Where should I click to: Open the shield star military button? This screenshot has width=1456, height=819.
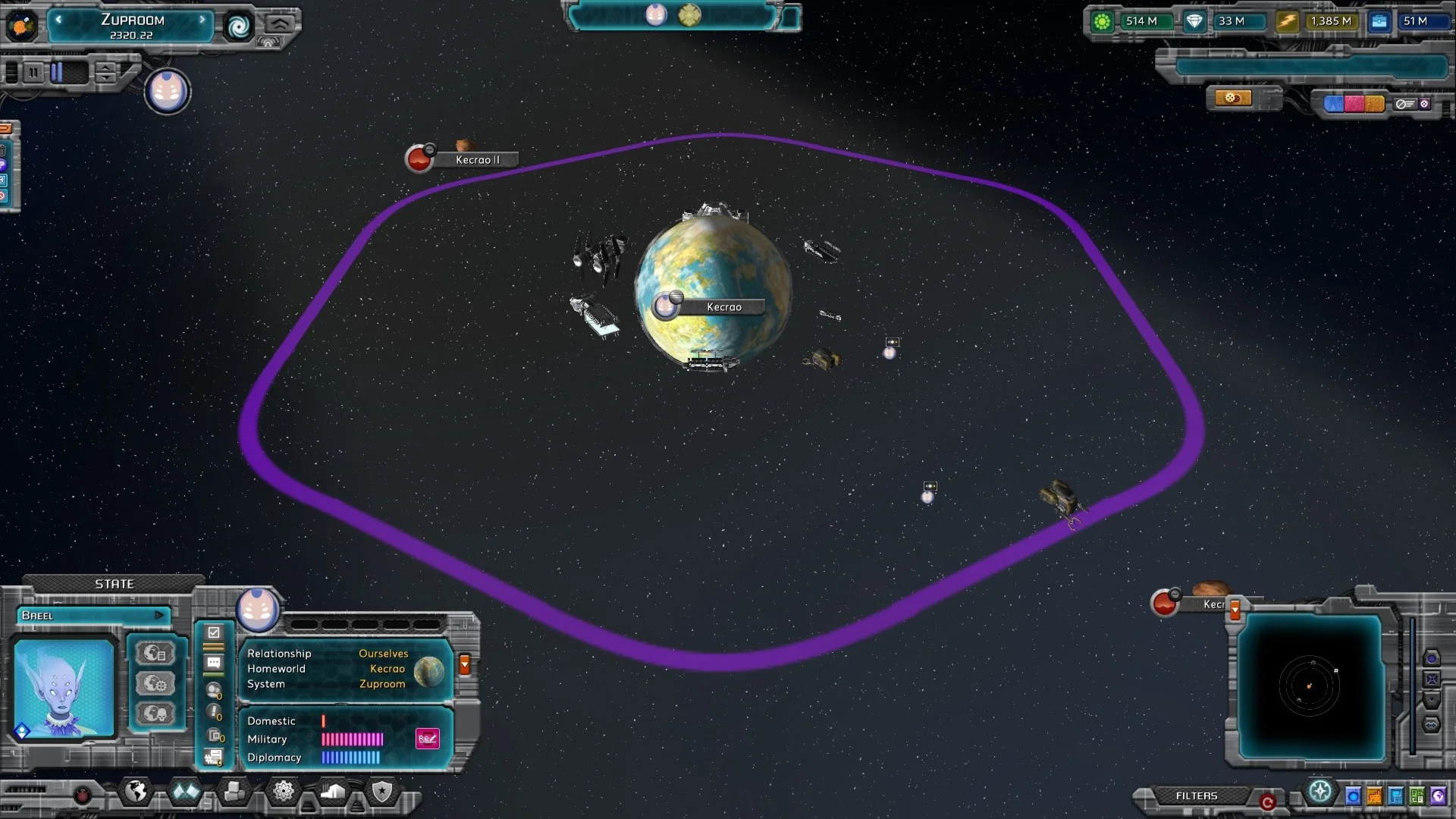click(x=382, y=792)
